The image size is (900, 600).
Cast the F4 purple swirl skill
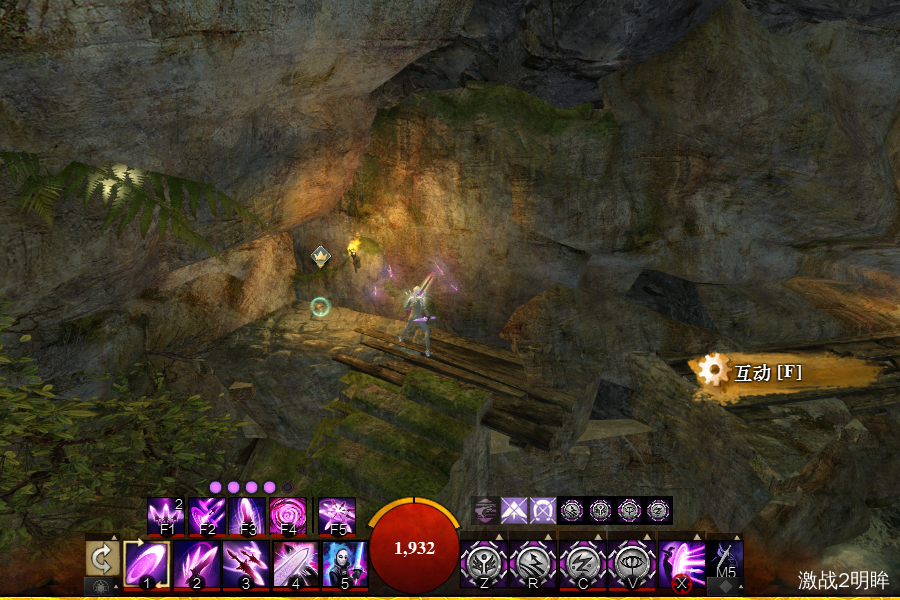point(287,516)
